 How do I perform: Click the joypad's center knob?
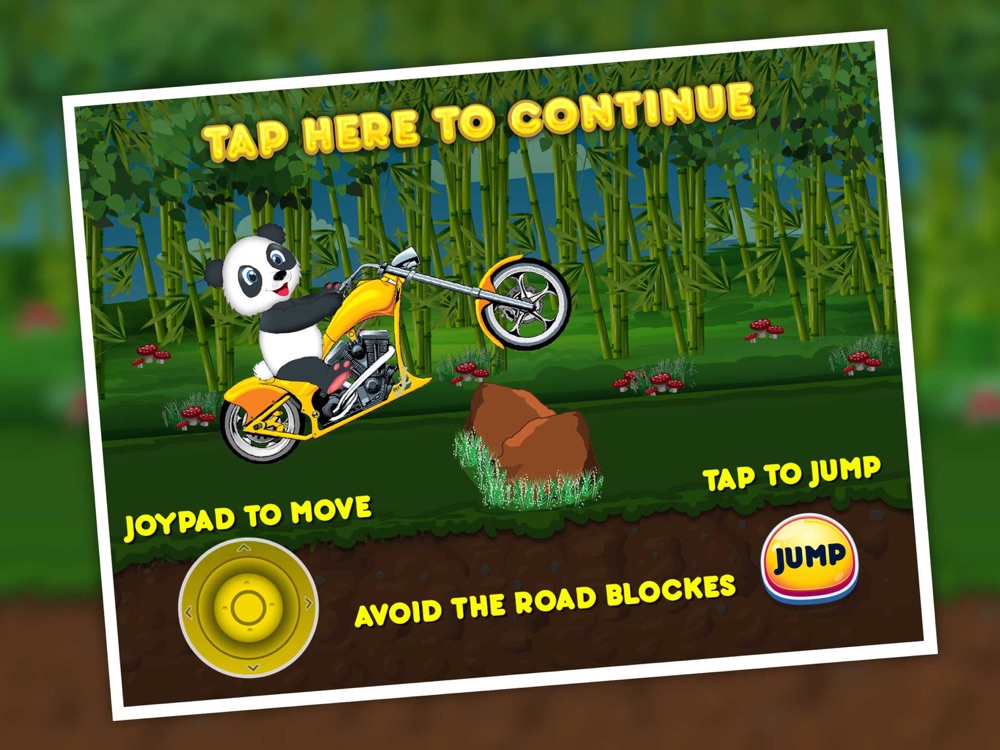247,606
